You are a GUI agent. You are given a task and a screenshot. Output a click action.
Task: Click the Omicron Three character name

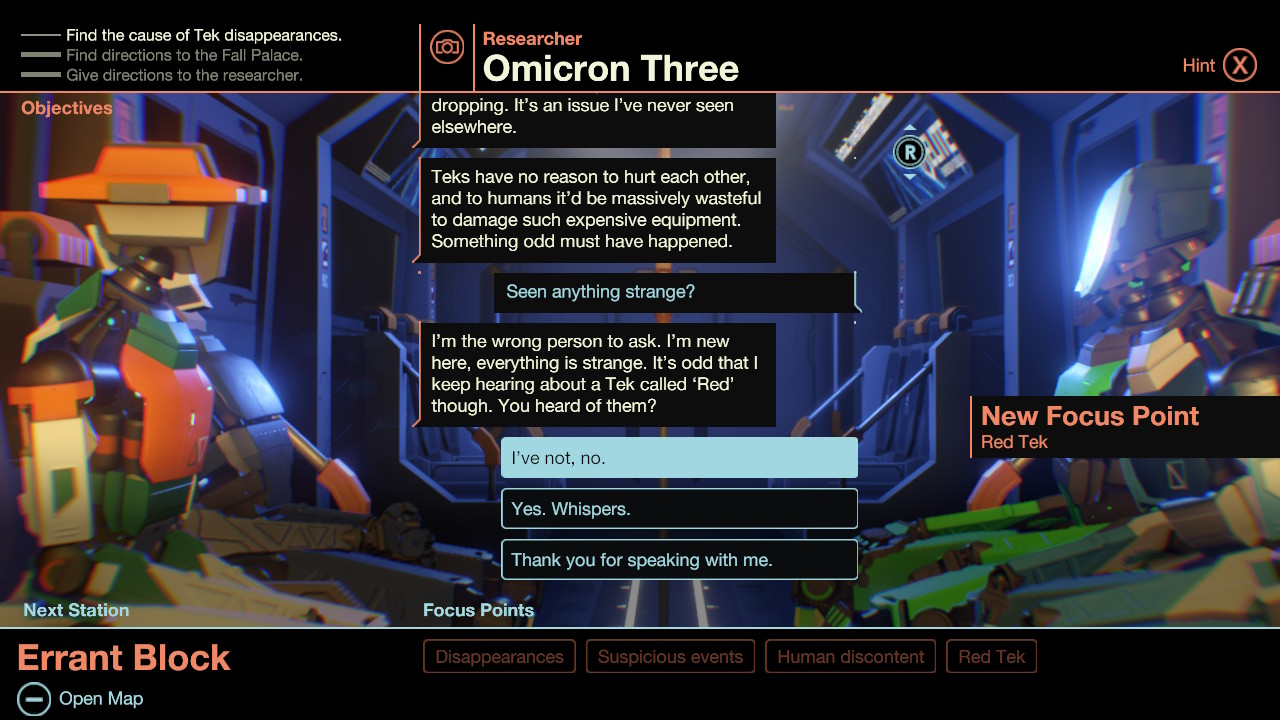(x=610, y=68)
